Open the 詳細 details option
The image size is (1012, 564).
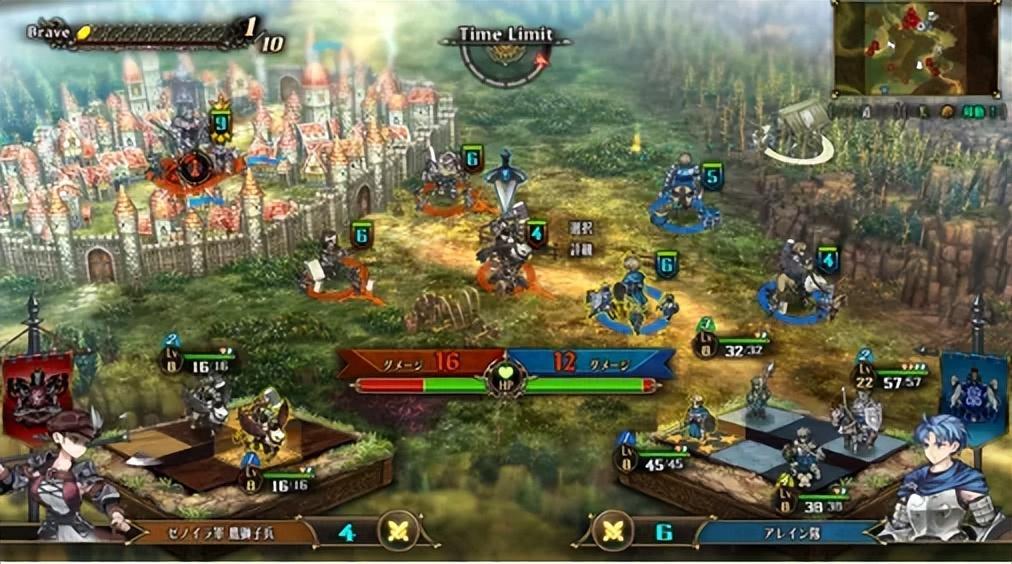(581, 246)
